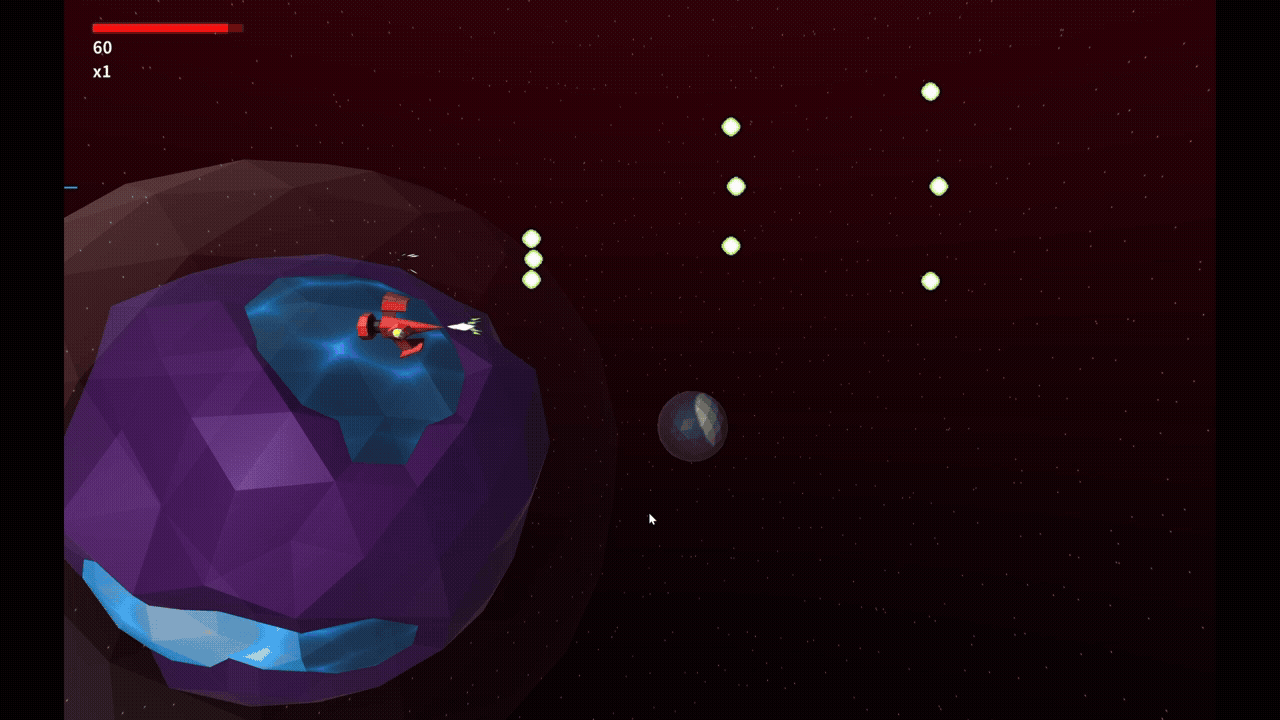Click the x1 multiplier label
This screenshot has width=1280, height=720.
click(x=103, y=70)
